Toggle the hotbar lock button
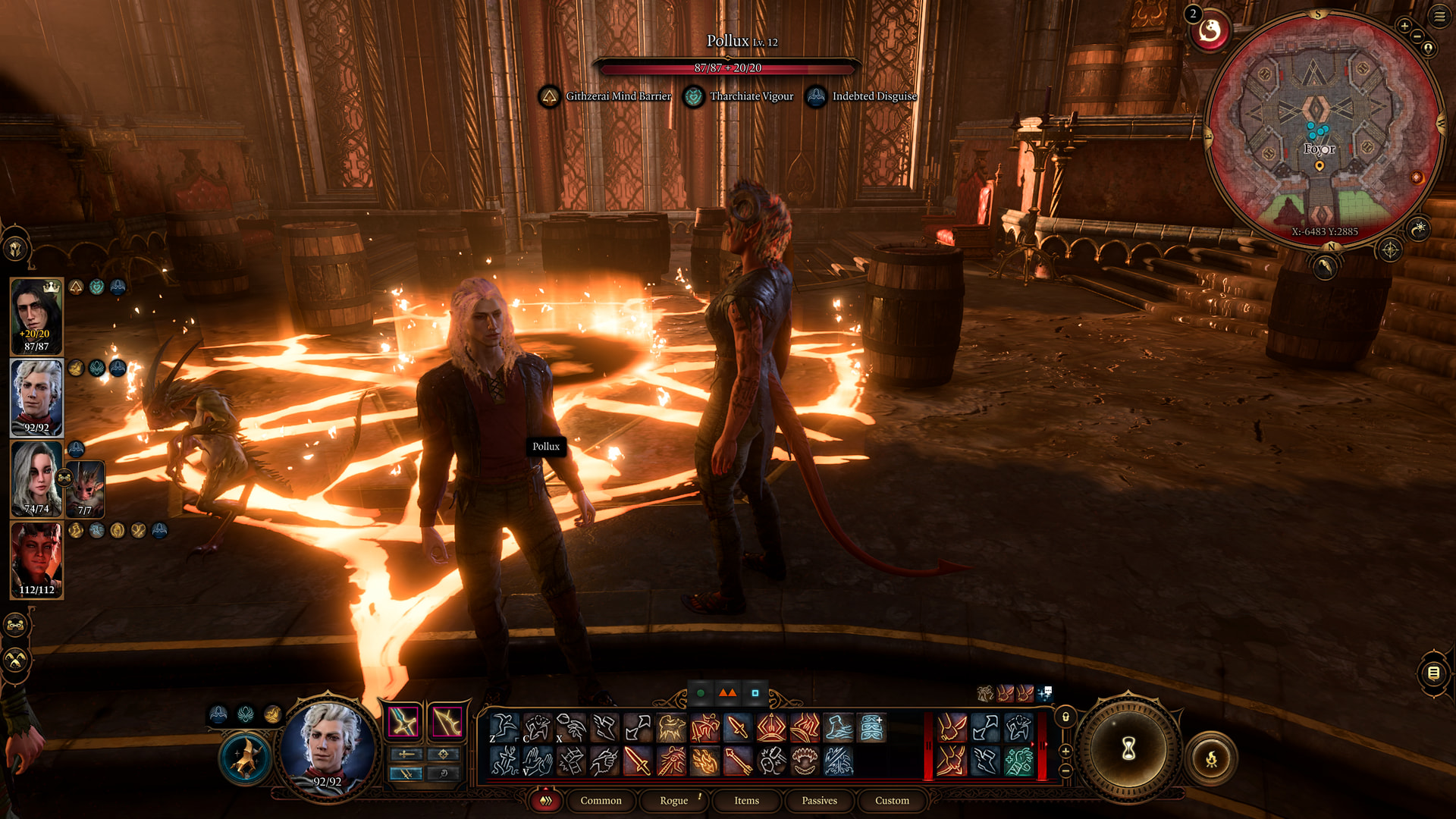The height and width of the screenshot is (819, 1456). [x=1065, y=717]
